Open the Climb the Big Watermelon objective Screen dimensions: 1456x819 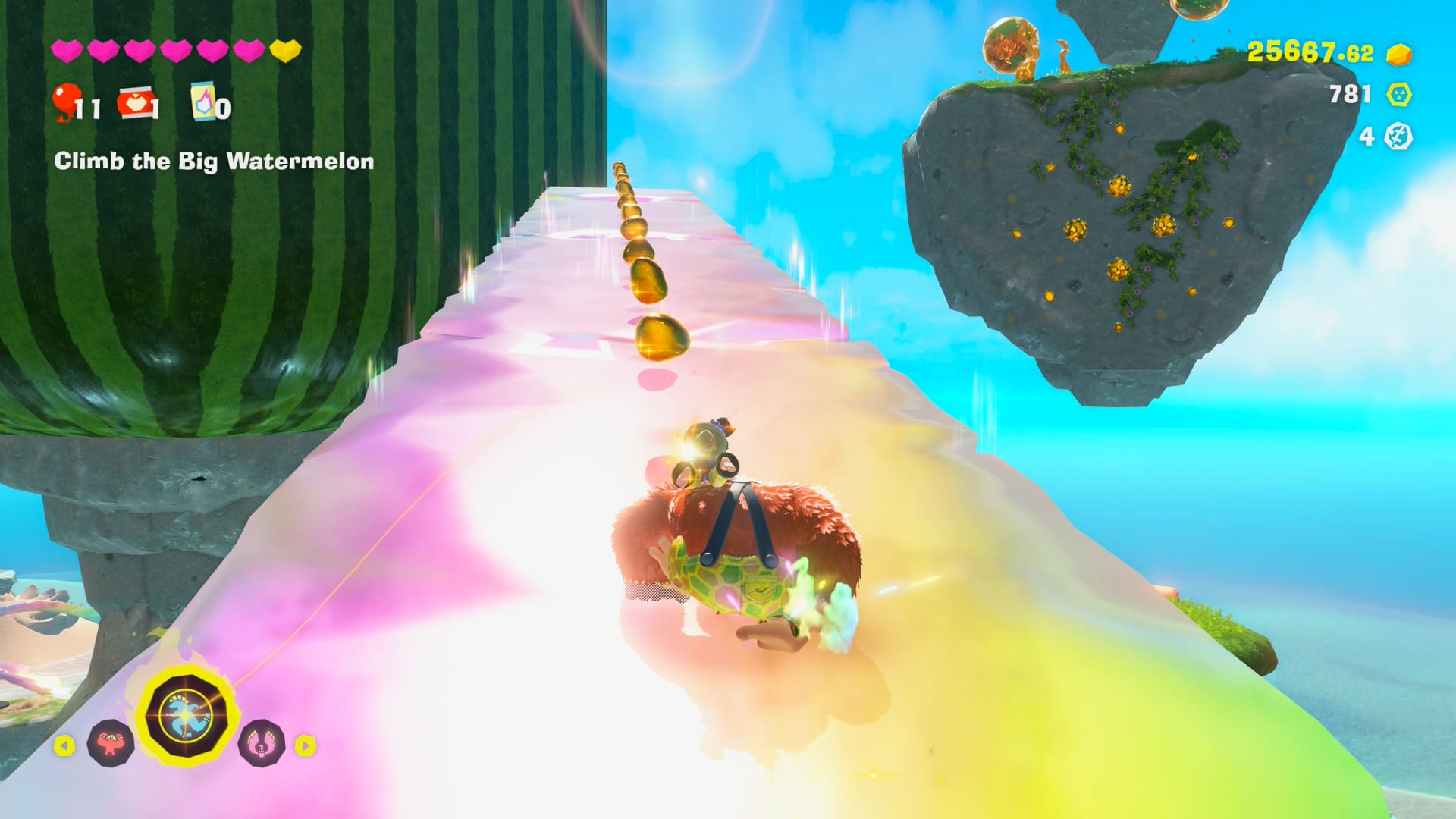(214, 161)
